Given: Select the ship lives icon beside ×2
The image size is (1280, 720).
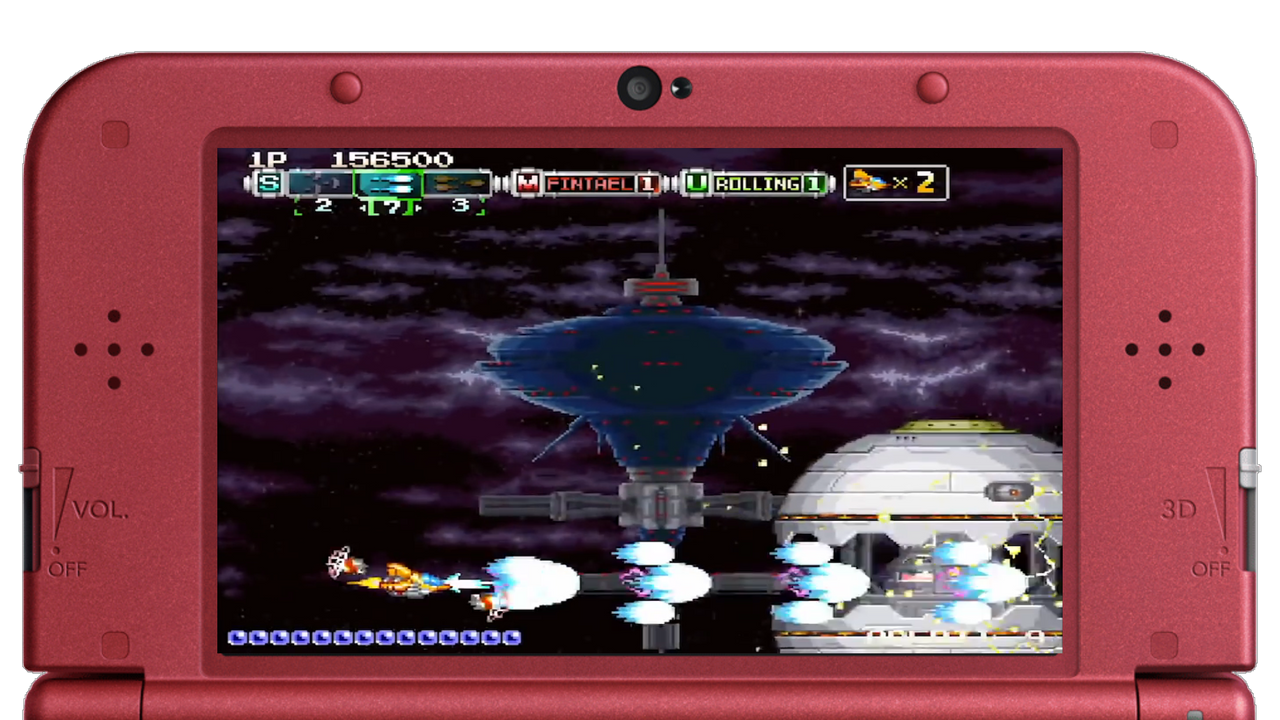Looking at the screenshot, I should [x=868, y=185].
